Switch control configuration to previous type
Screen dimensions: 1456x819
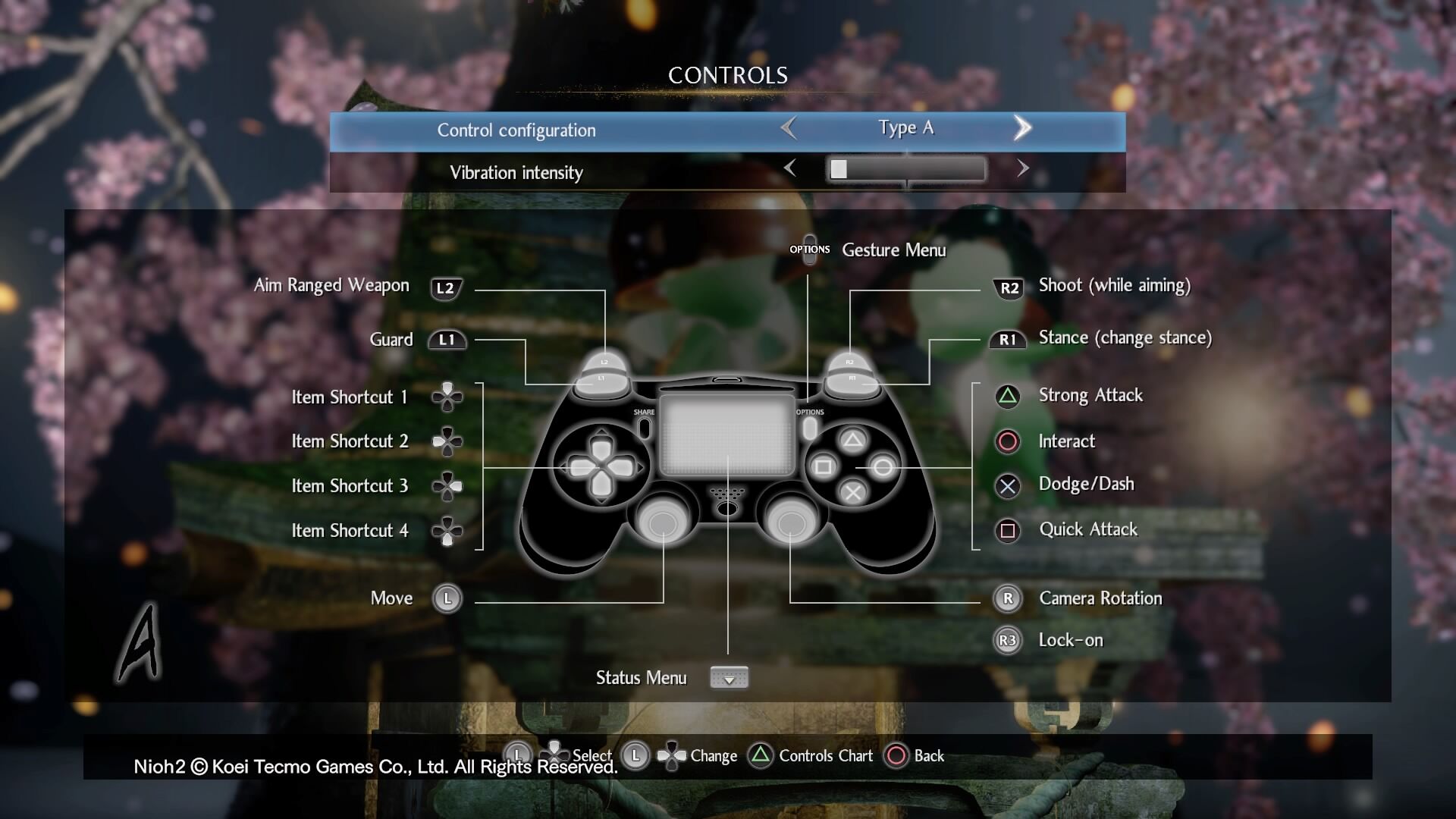789,128
